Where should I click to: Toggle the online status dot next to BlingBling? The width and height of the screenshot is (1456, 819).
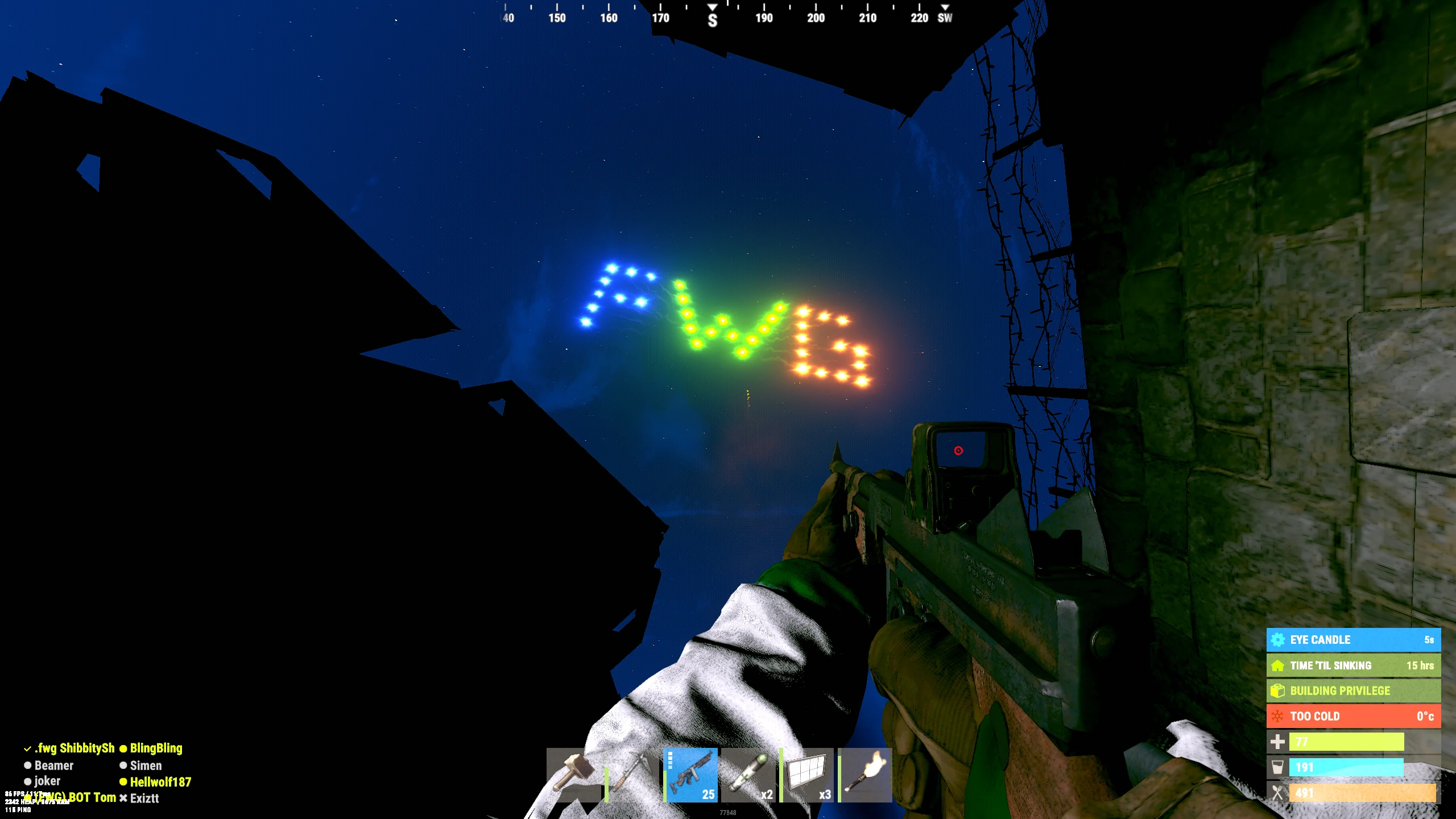[x=123, y=748]
